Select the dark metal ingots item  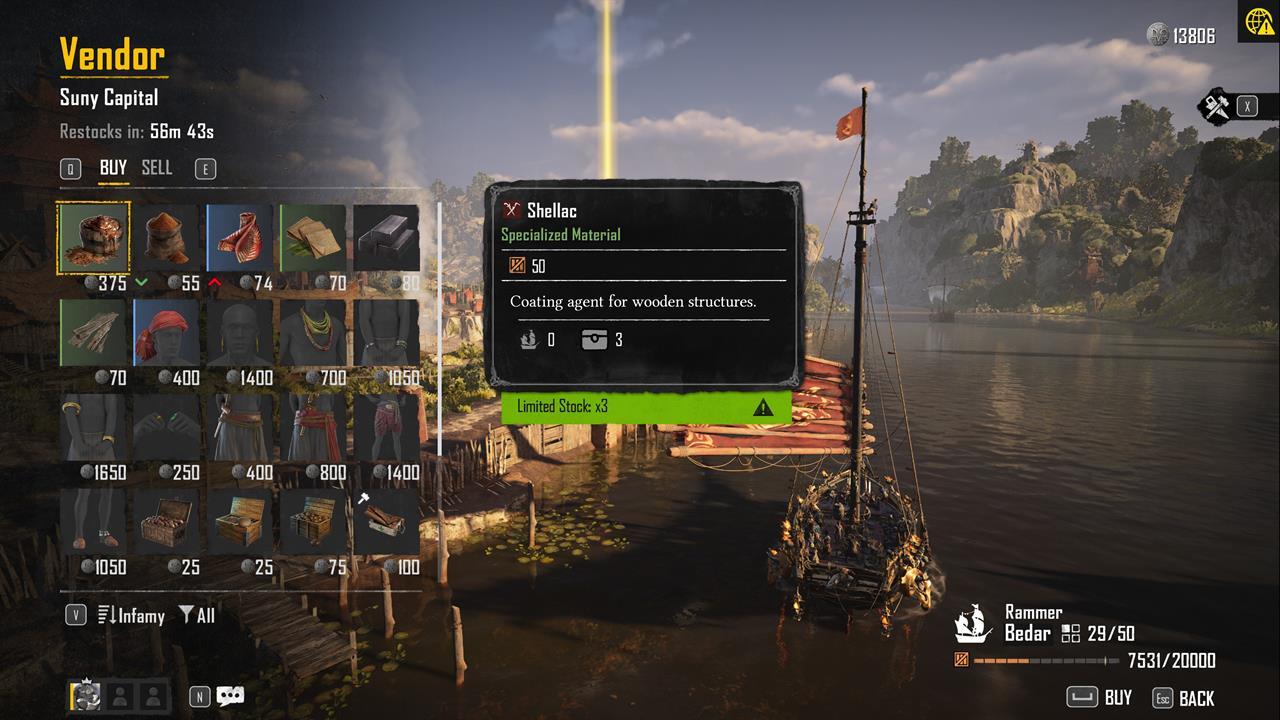pyautogui.click(x=386, y=238)
